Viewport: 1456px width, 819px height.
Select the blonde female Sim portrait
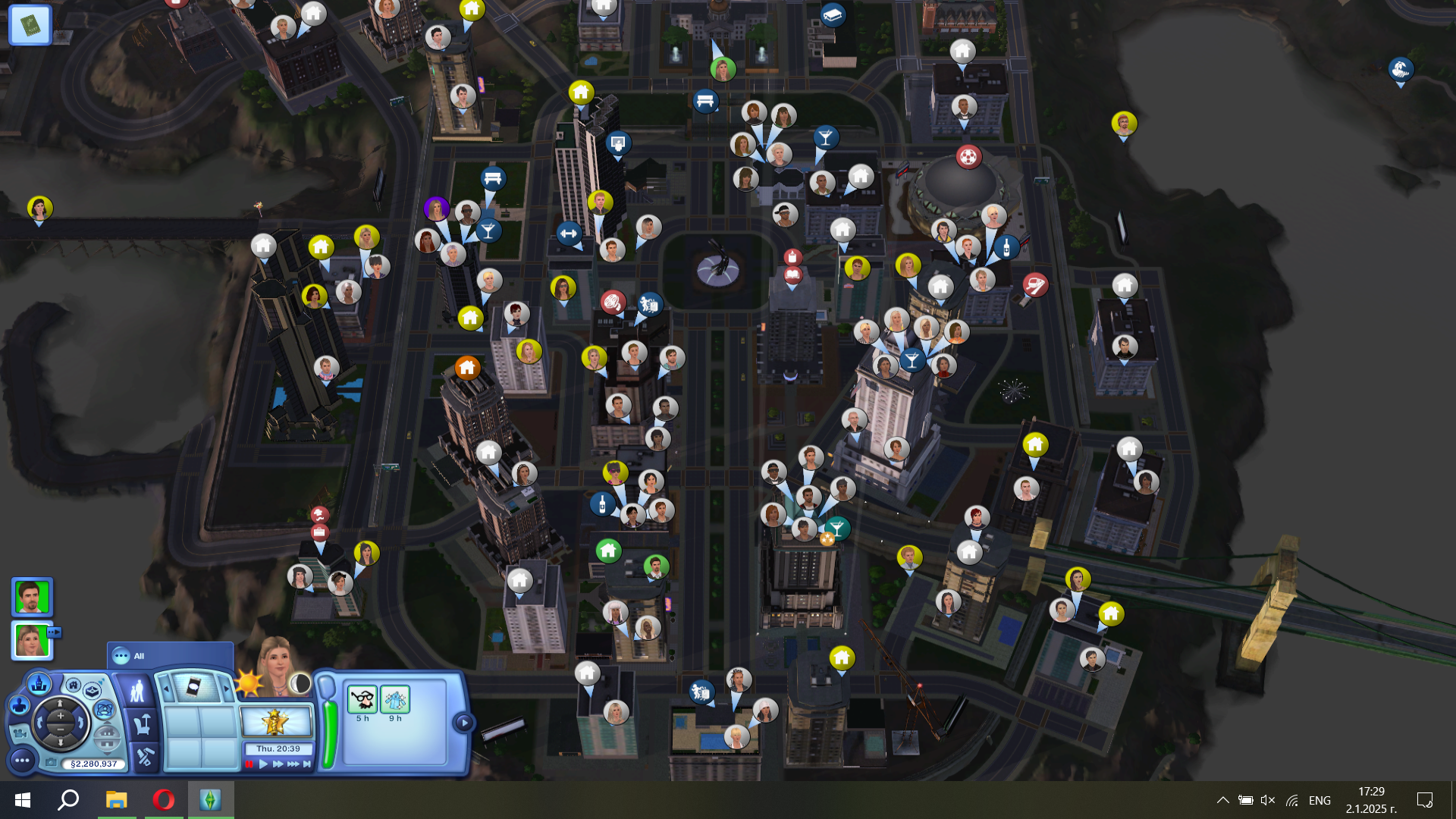32,640
